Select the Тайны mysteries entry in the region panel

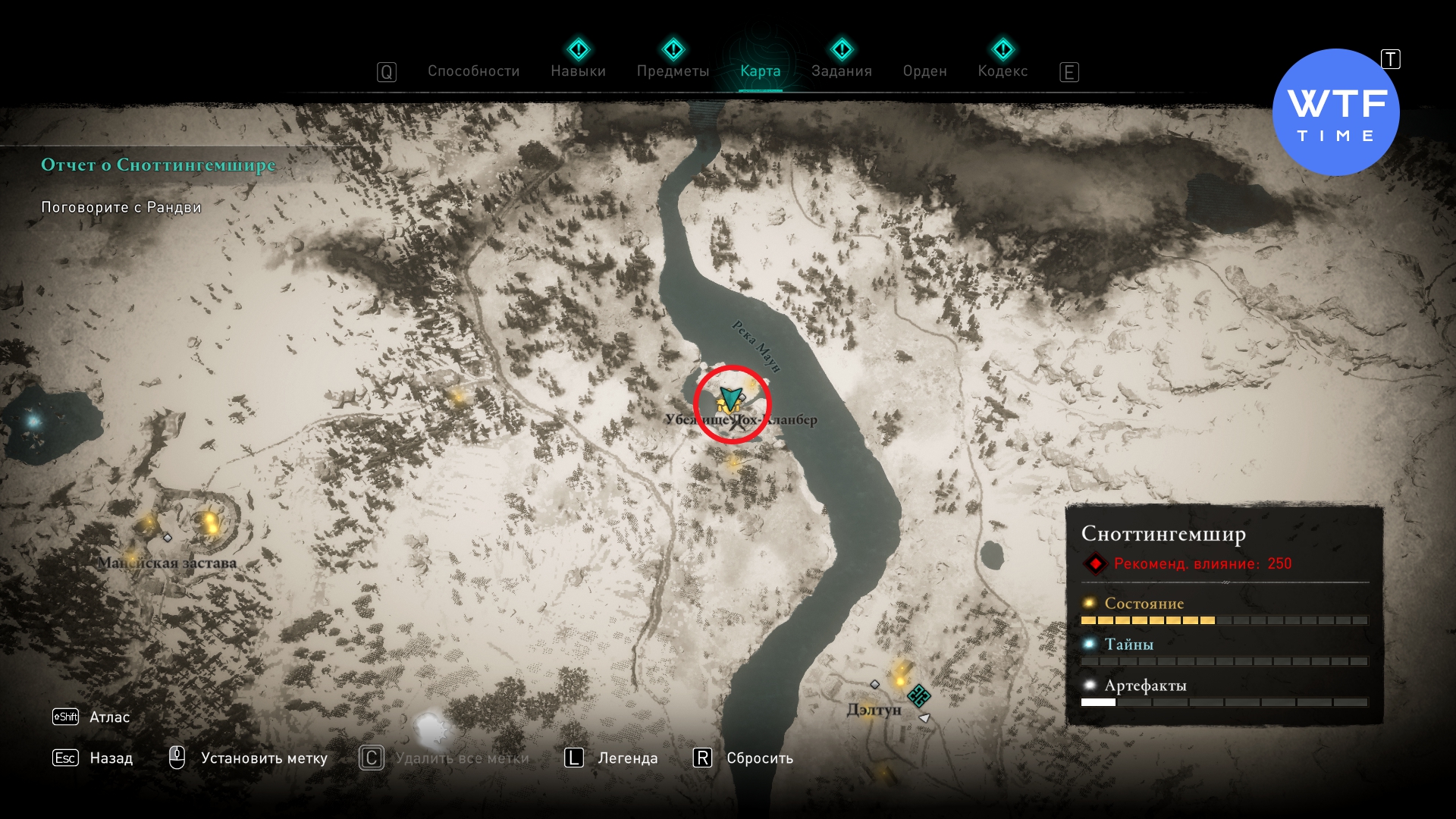tap(1128, 645)
